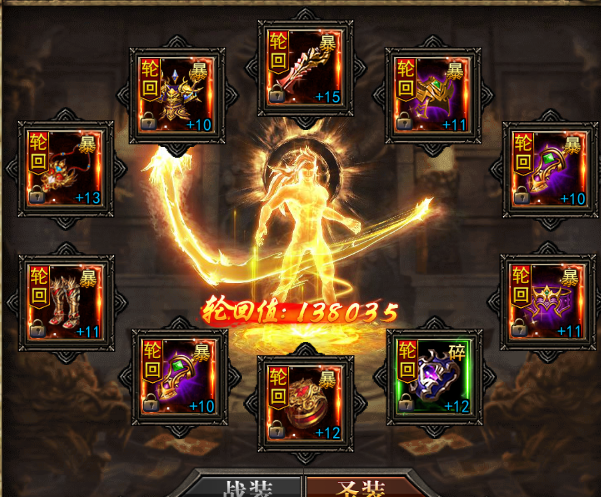Image resolution: width=601 pixels, height=497 pixels.
Task: Switch to the 战装 tab
Action: (x=247, y=488)
